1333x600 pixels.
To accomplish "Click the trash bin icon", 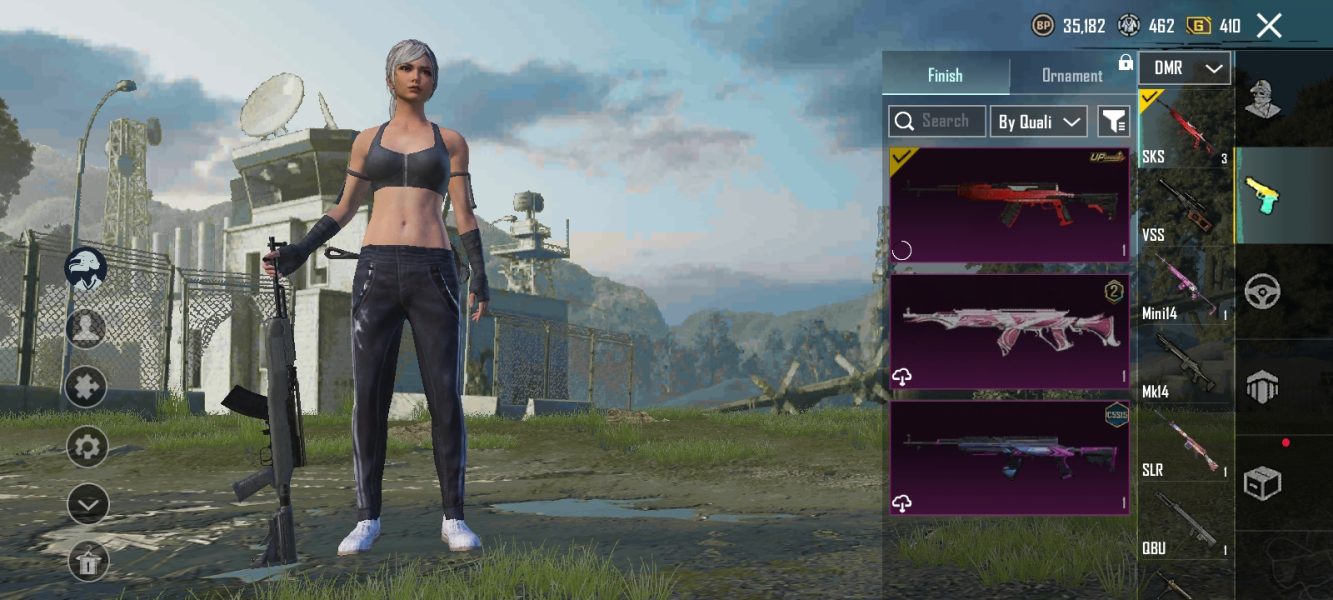I will (87, 562).
